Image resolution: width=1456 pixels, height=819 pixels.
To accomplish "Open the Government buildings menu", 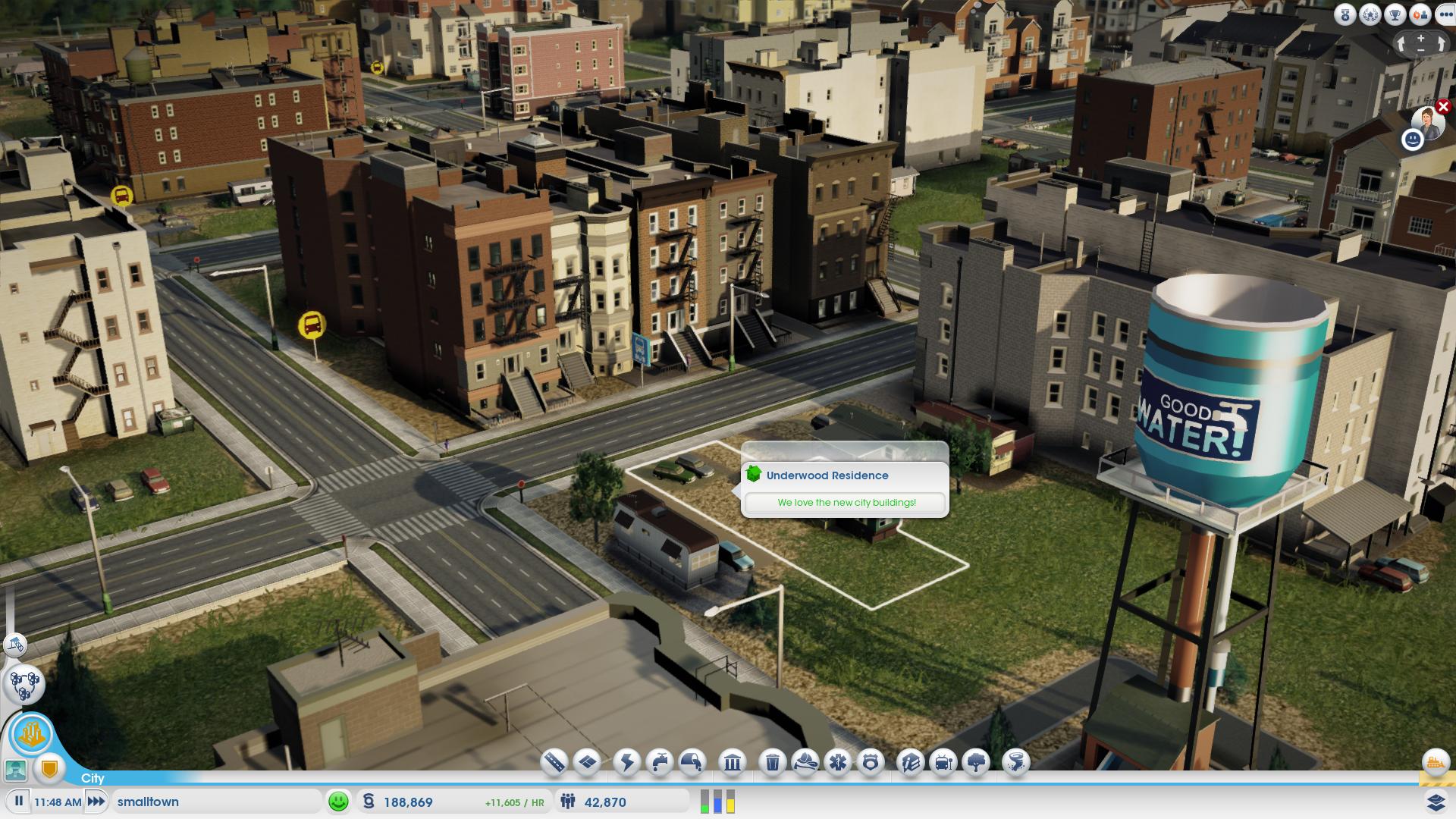I will click(x=733, y=761).
